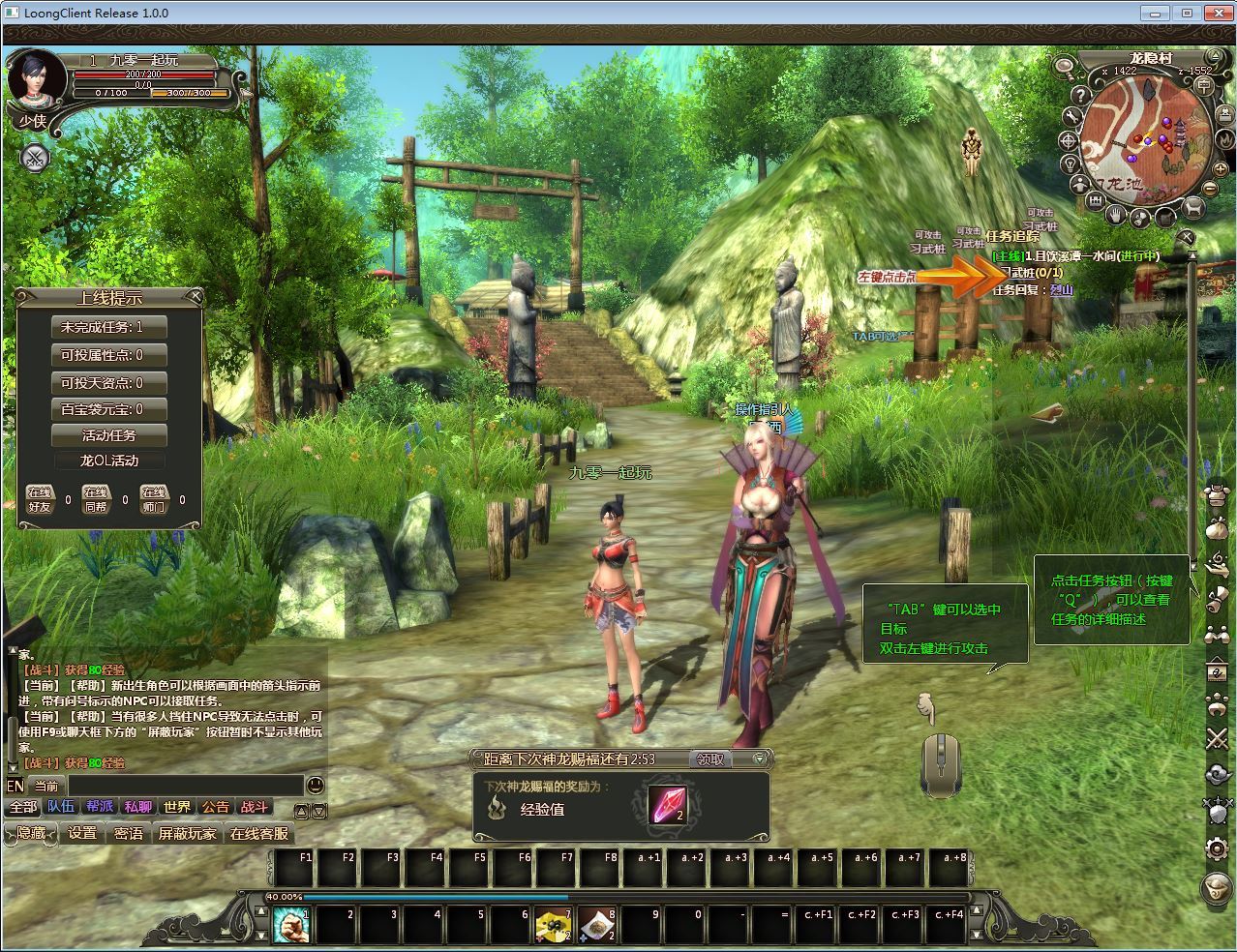Hide the chat with 隐藏 button
1237x952 pixels.
coord(31,833)
